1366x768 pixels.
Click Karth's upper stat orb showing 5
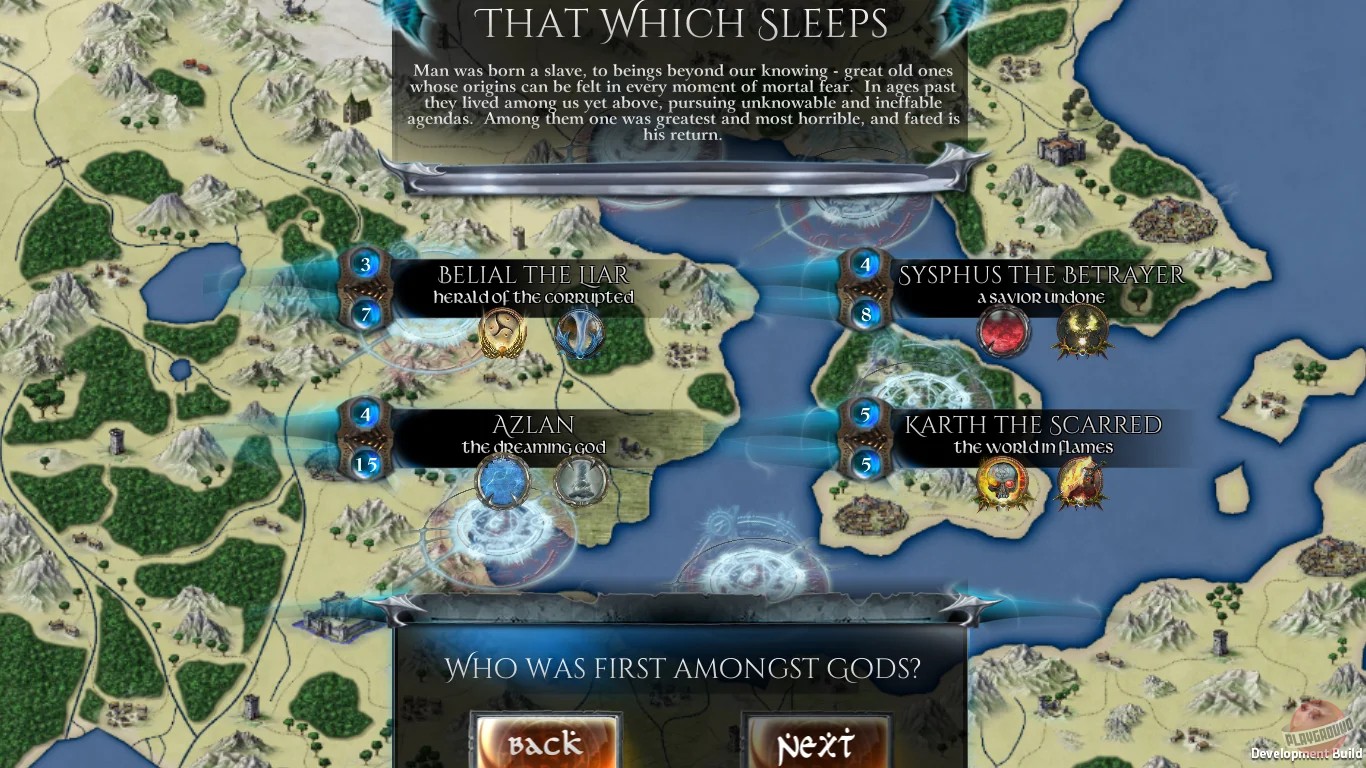(x=864, y=414)
